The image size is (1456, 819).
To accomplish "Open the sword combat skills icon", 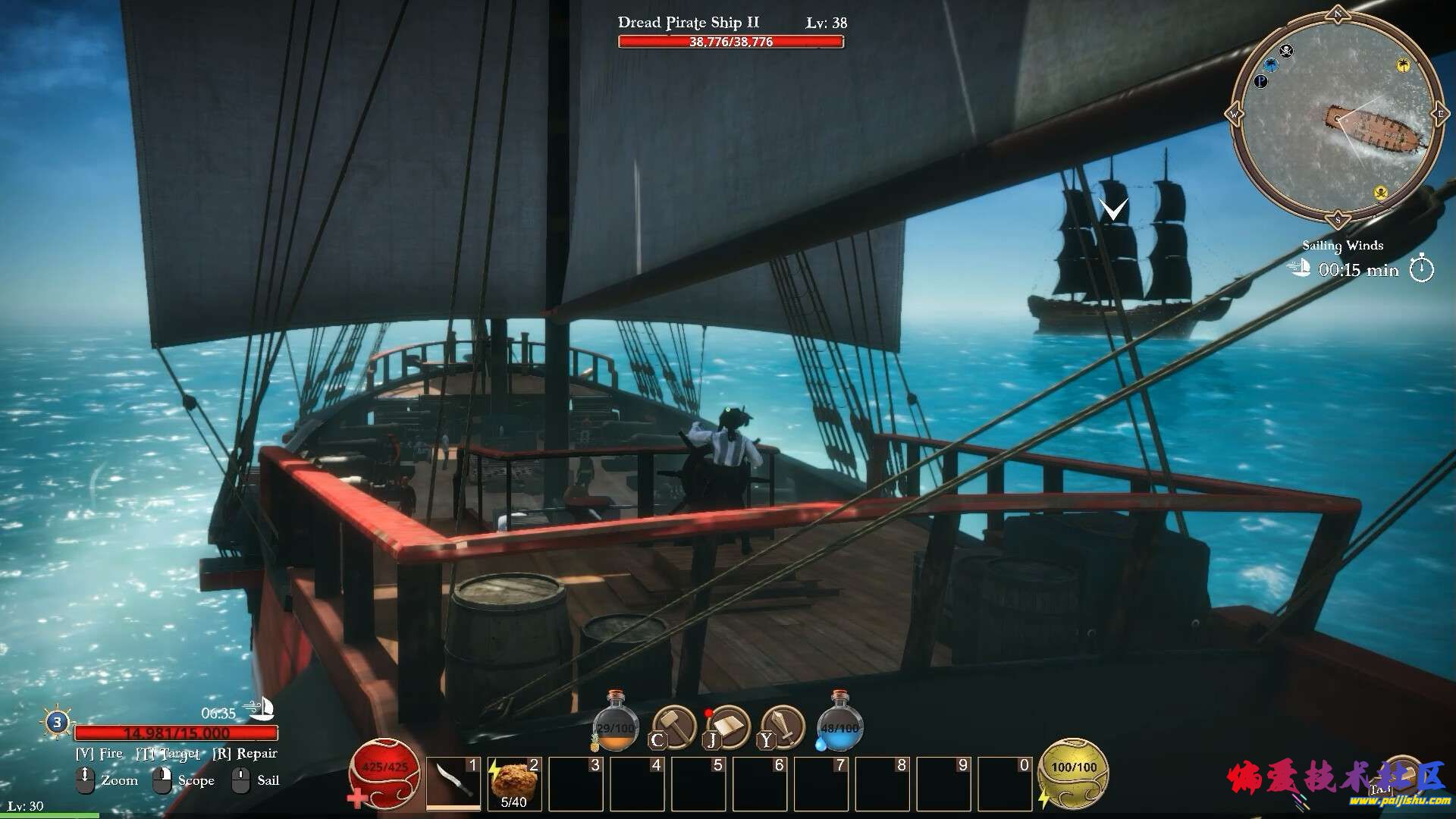I will 783,726.
